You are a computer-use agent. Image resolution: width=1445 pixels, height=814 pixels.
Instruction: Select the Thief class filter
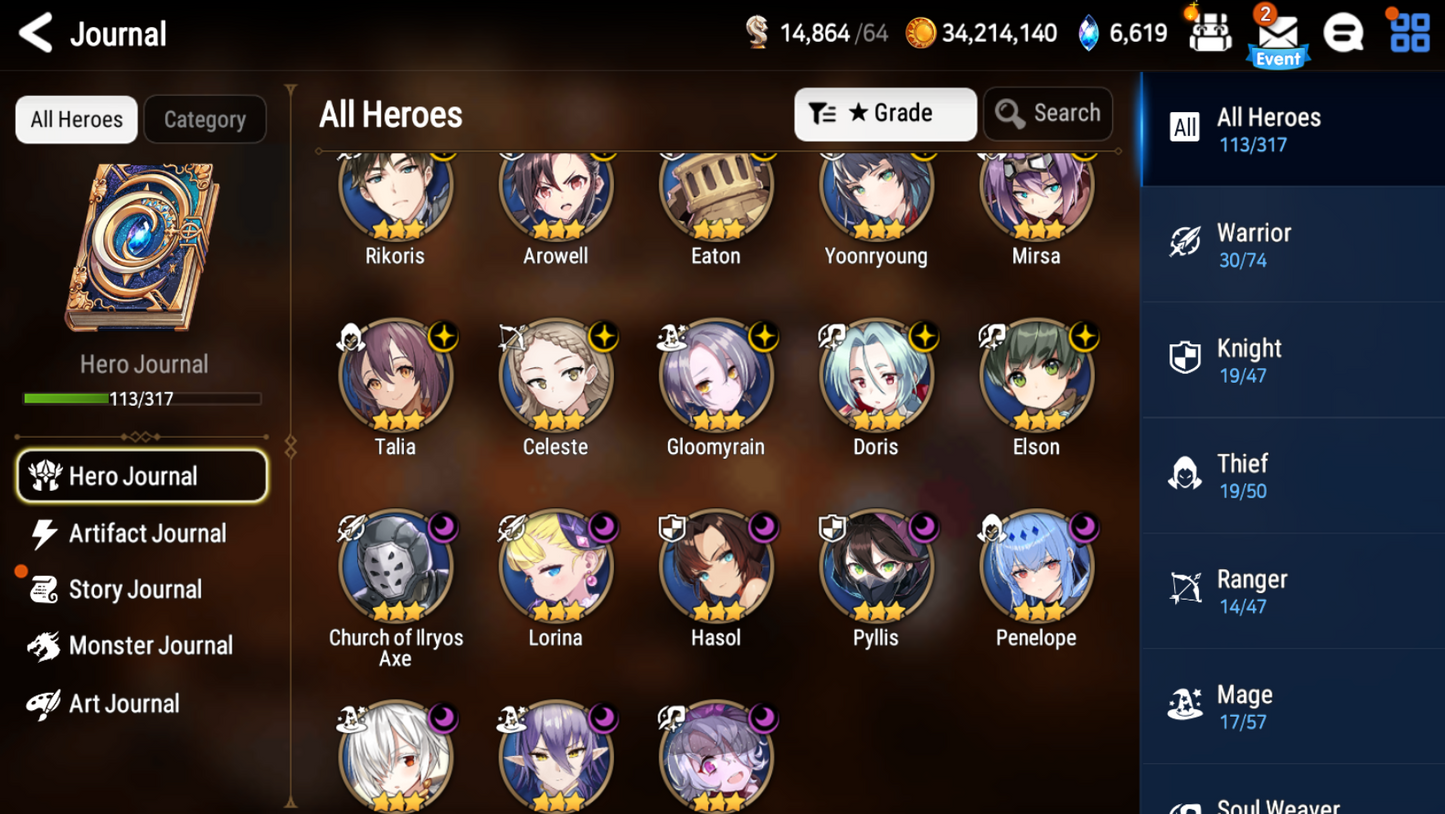[x=1291, y=475]
